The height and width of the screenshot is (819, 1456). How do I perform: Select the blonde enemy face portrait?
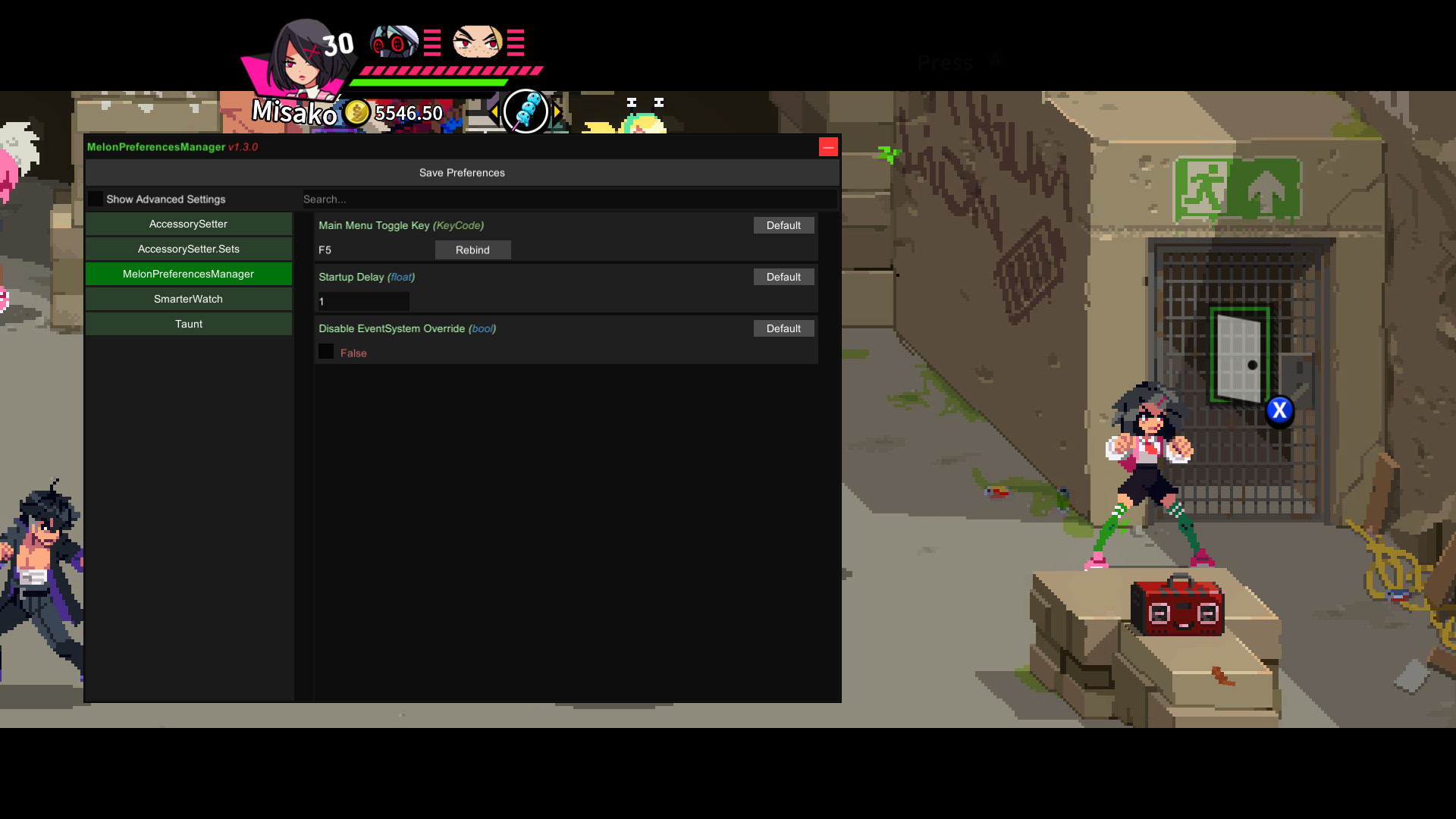(x=475, y=42)
